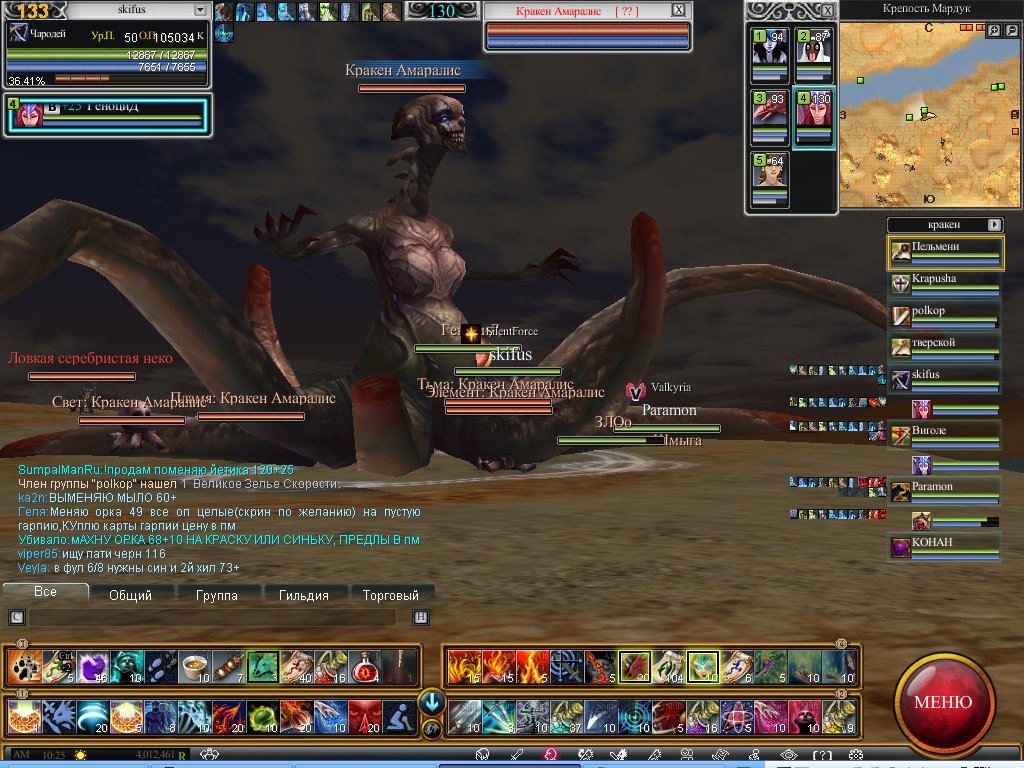Select party member Пельмени in raid list

tap(945, 253)
